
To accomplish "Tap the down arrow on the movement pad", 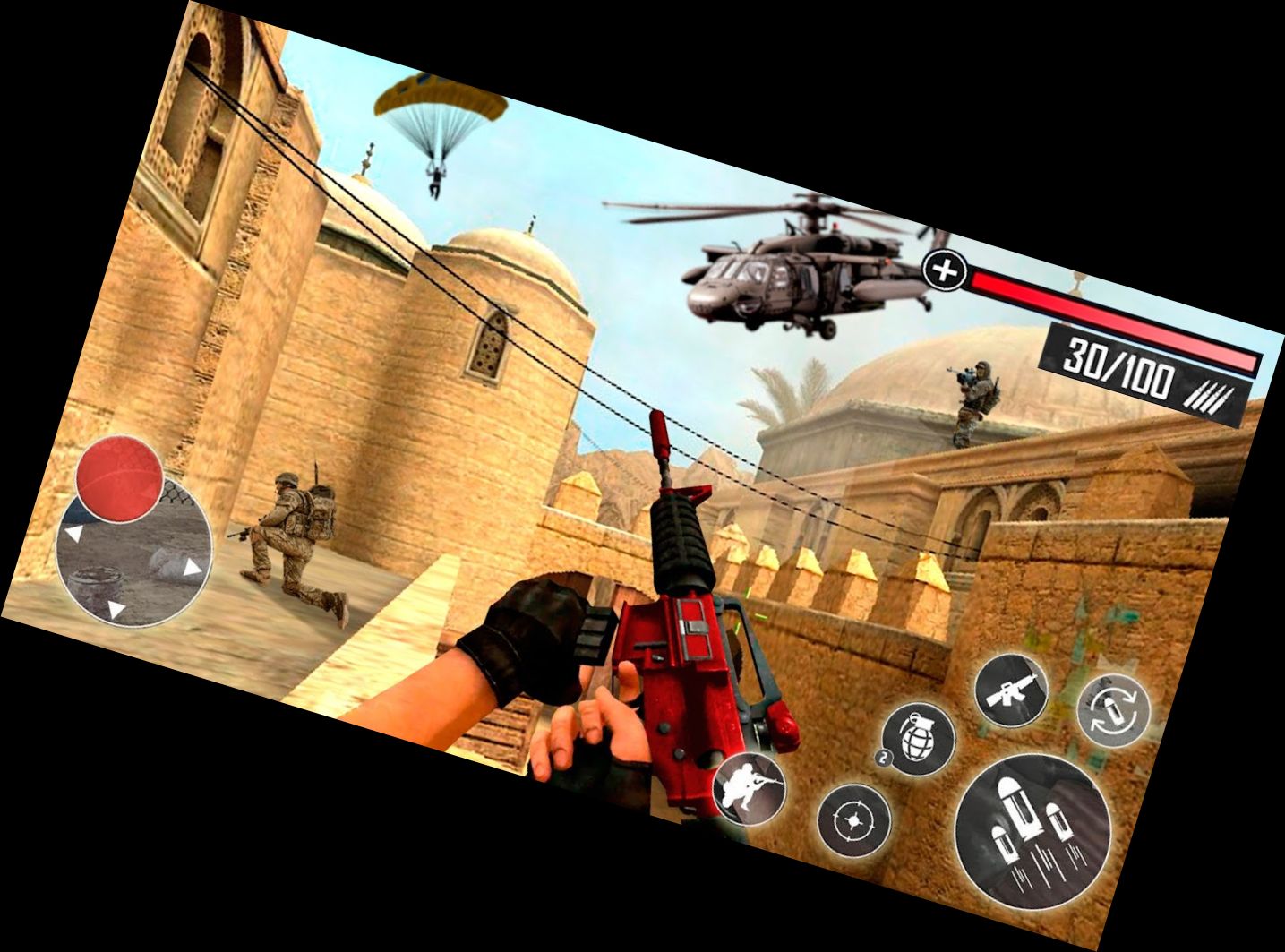I will 116,609.
